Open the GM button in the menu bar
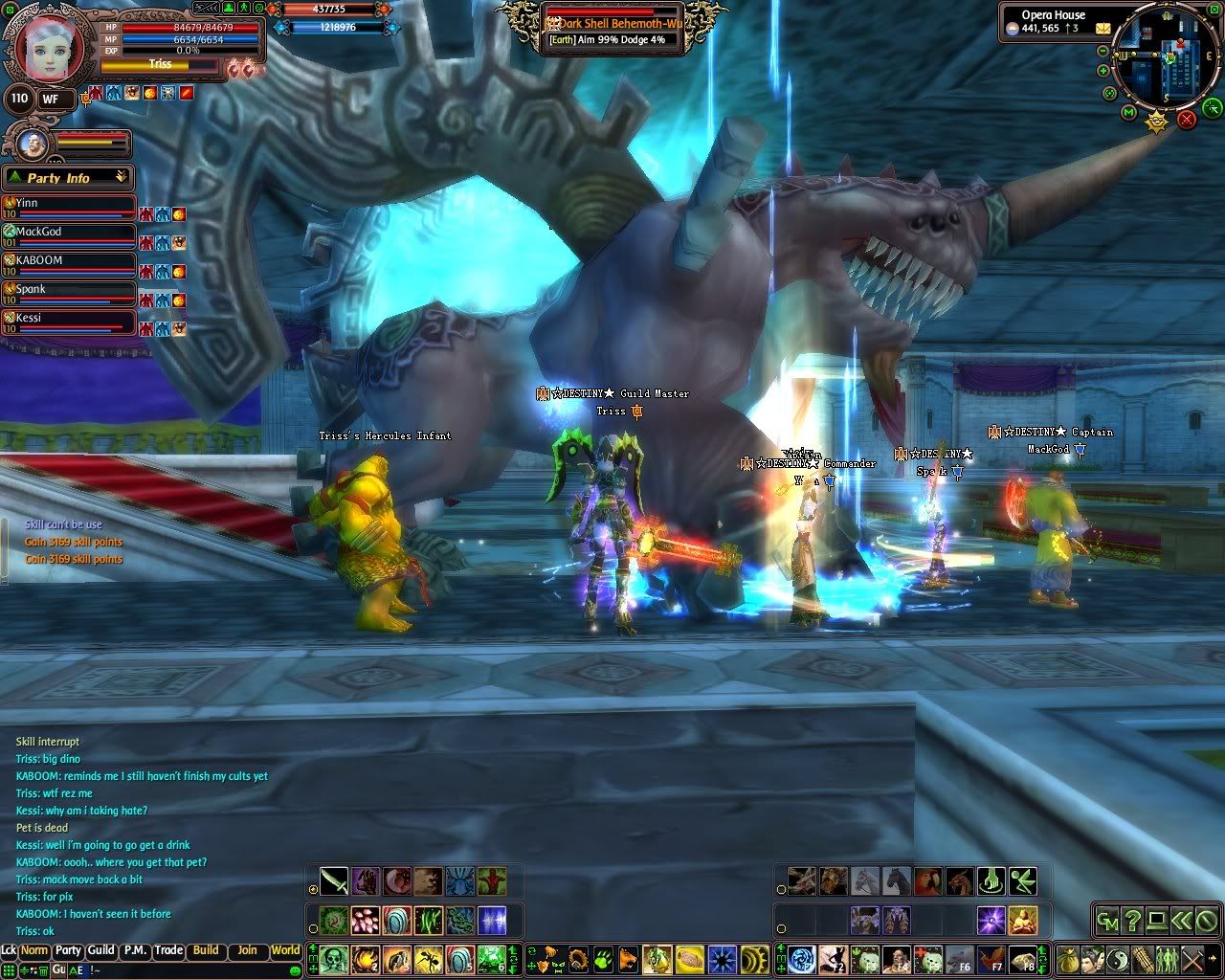 coord(1107,921)
